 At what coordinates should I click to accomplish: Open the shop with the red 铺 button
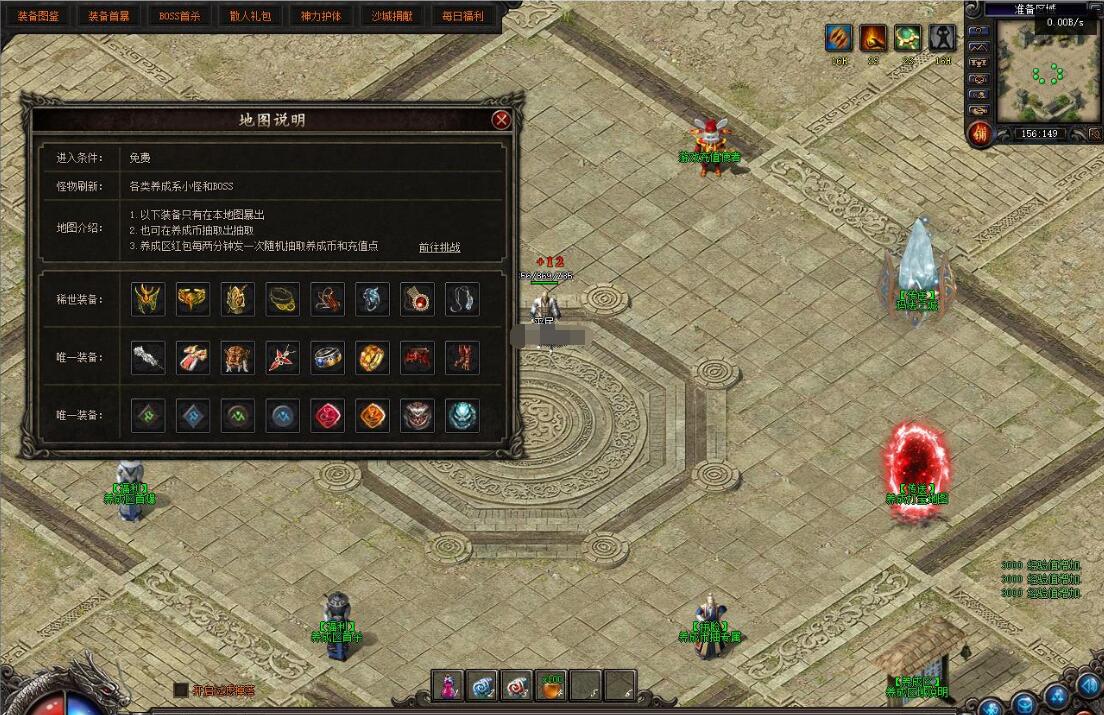click(980, 133)
